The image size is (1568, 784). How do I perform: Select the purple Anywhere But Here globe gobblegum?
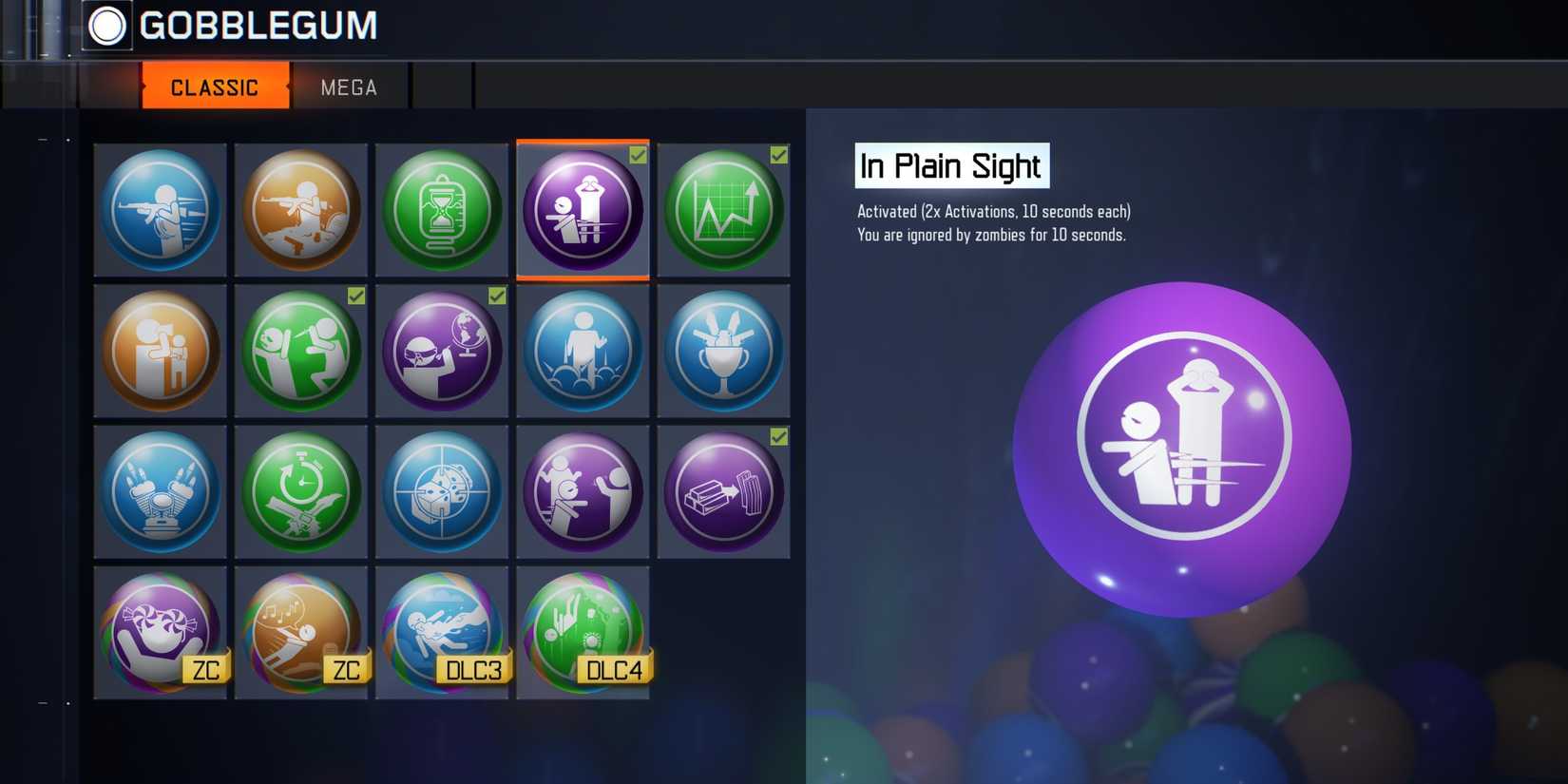(x=442, y=352)
